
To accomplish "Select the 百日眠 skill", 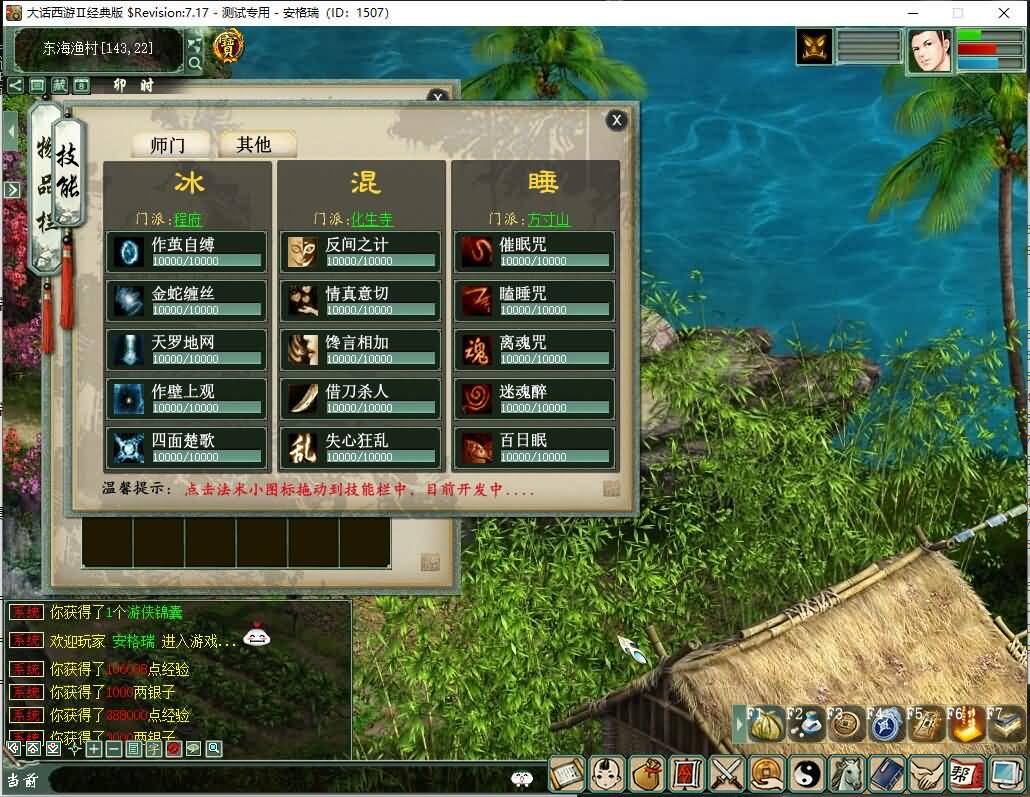I will click(535, 448).
